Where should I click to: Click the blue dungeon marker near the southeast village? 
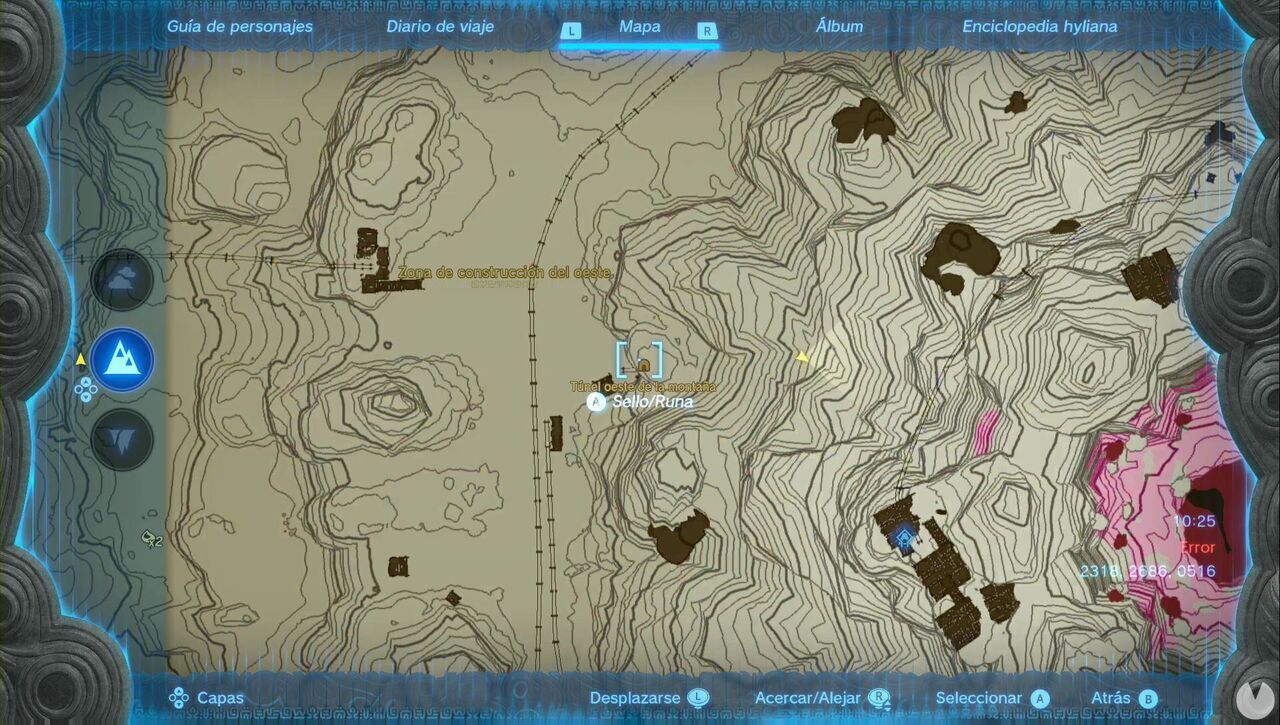[903, 540]
